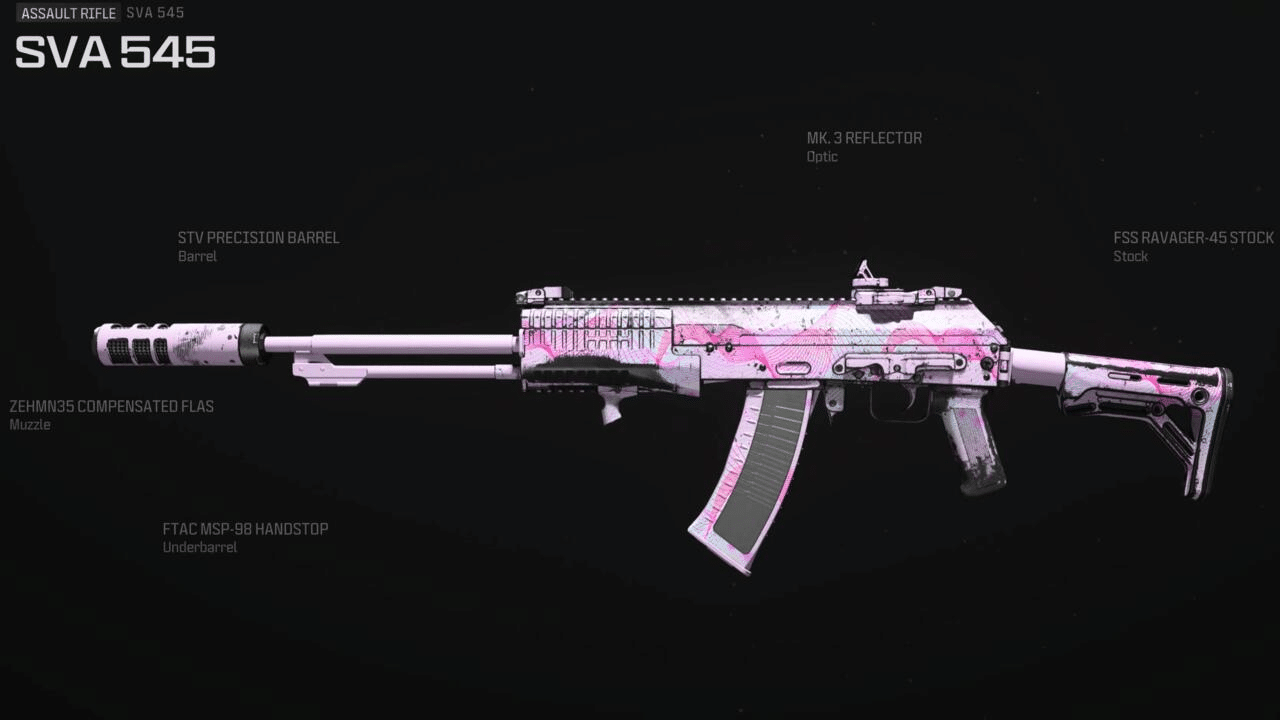
Task: Open the Stock slot options
Action: coord(1130,256)
